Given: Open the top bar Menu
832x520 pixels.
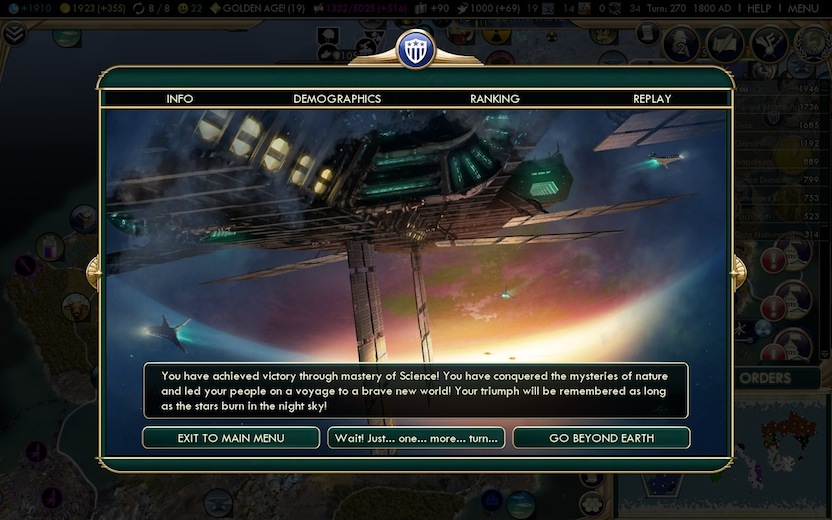Looking at the screenshot, I should tap(803, 8).
